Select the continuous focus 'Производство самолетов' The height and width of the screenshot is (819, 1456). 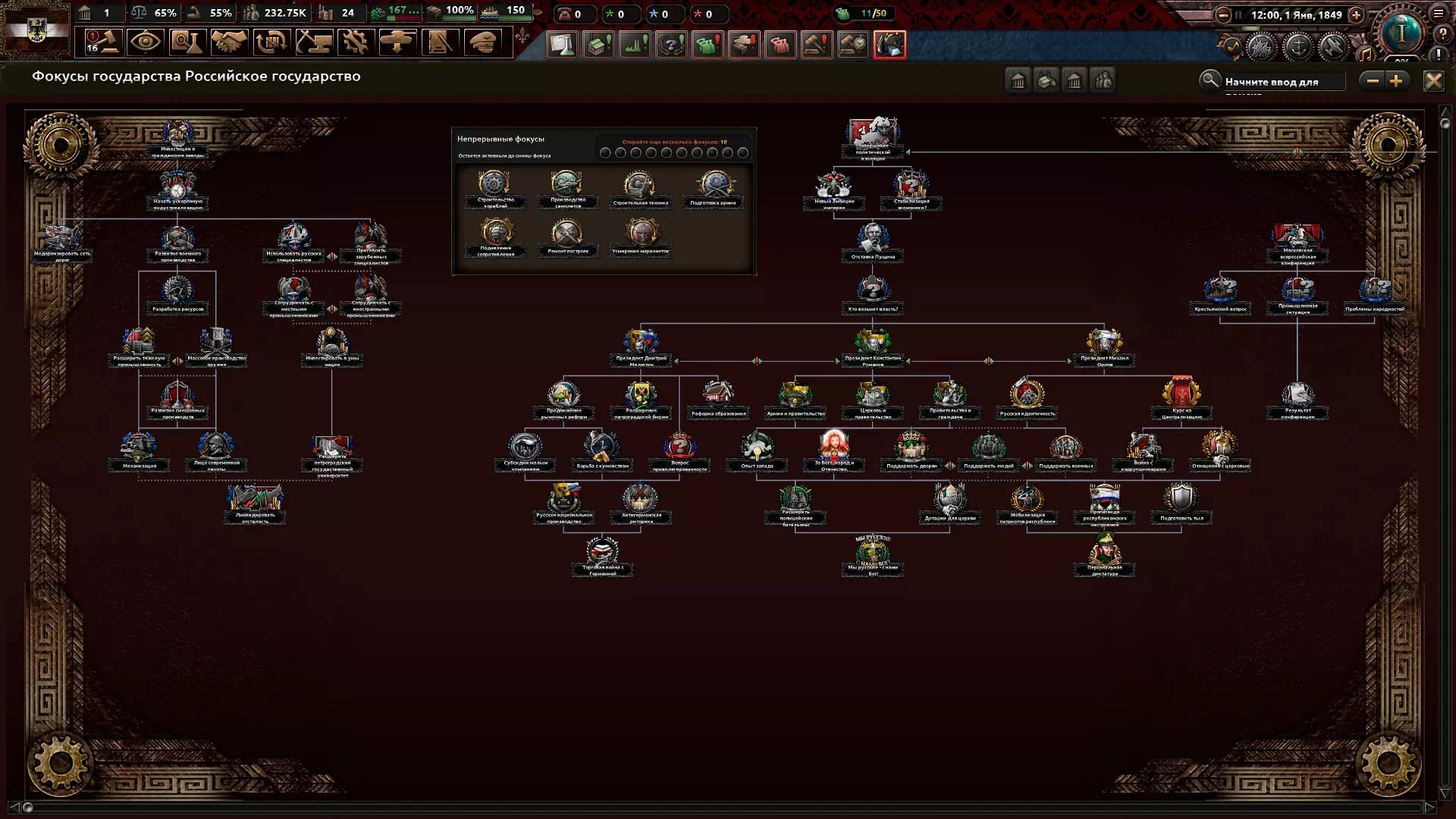(567, 187)
